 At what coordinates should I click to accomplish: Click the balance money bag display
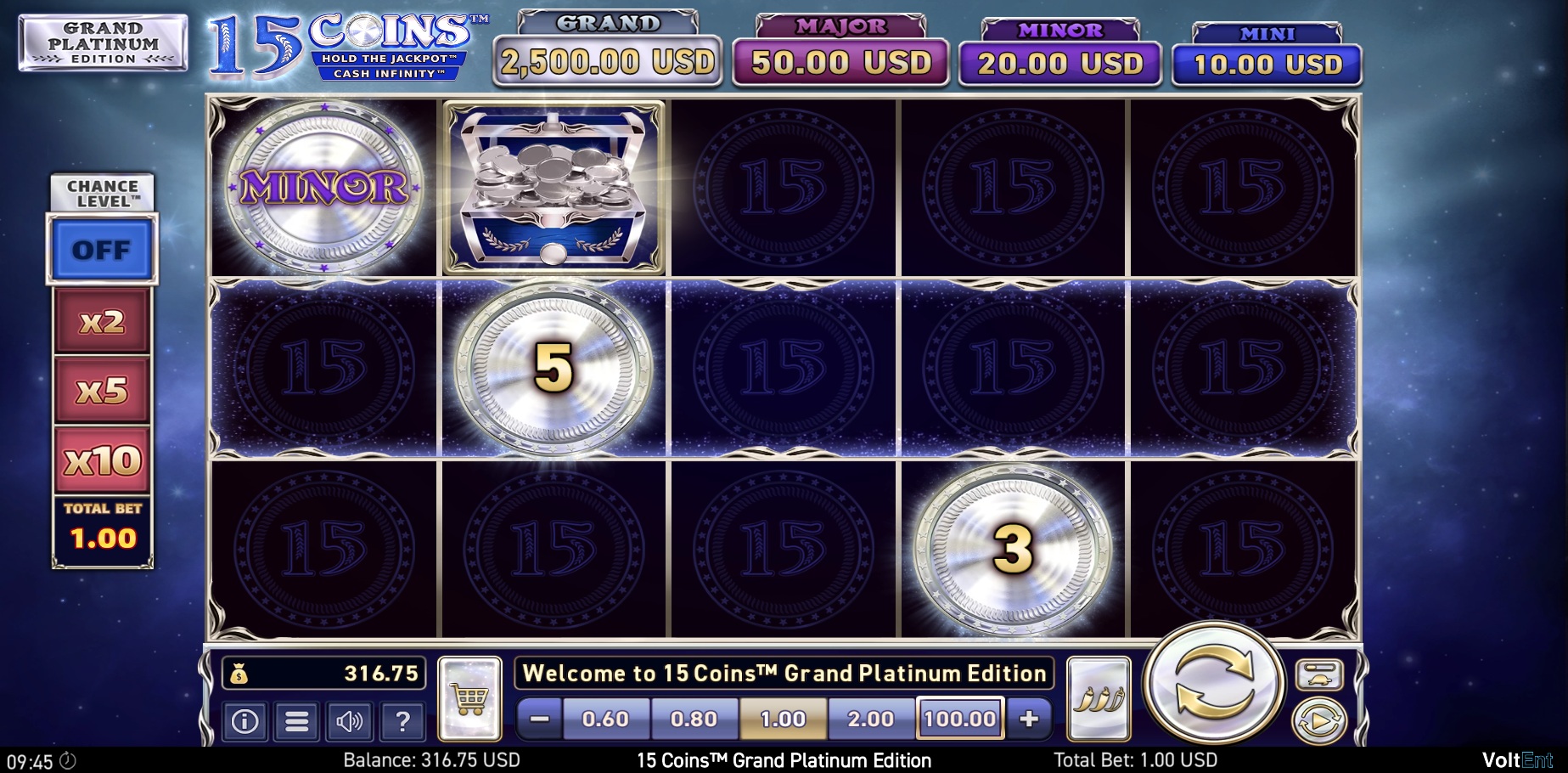coord(321,674)
